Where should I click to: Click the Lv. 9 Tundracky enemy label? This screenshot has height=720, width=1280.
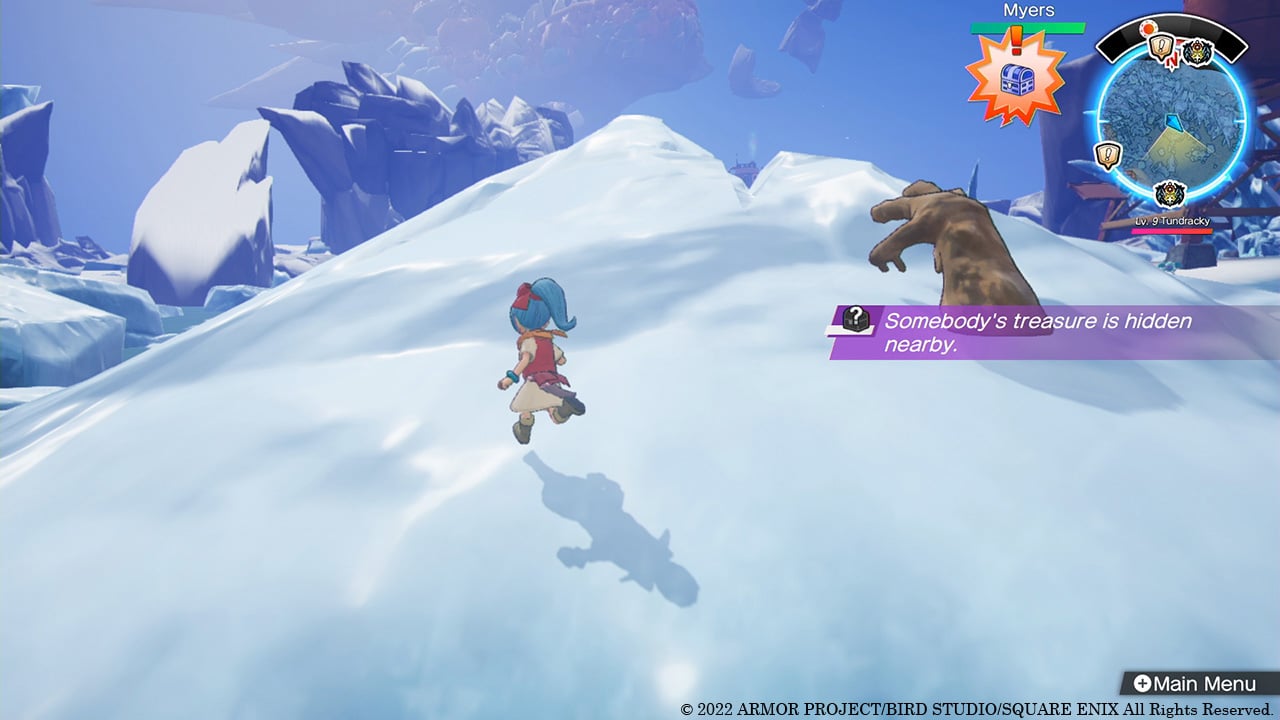pyautogui.click(x=1172, y=222)
